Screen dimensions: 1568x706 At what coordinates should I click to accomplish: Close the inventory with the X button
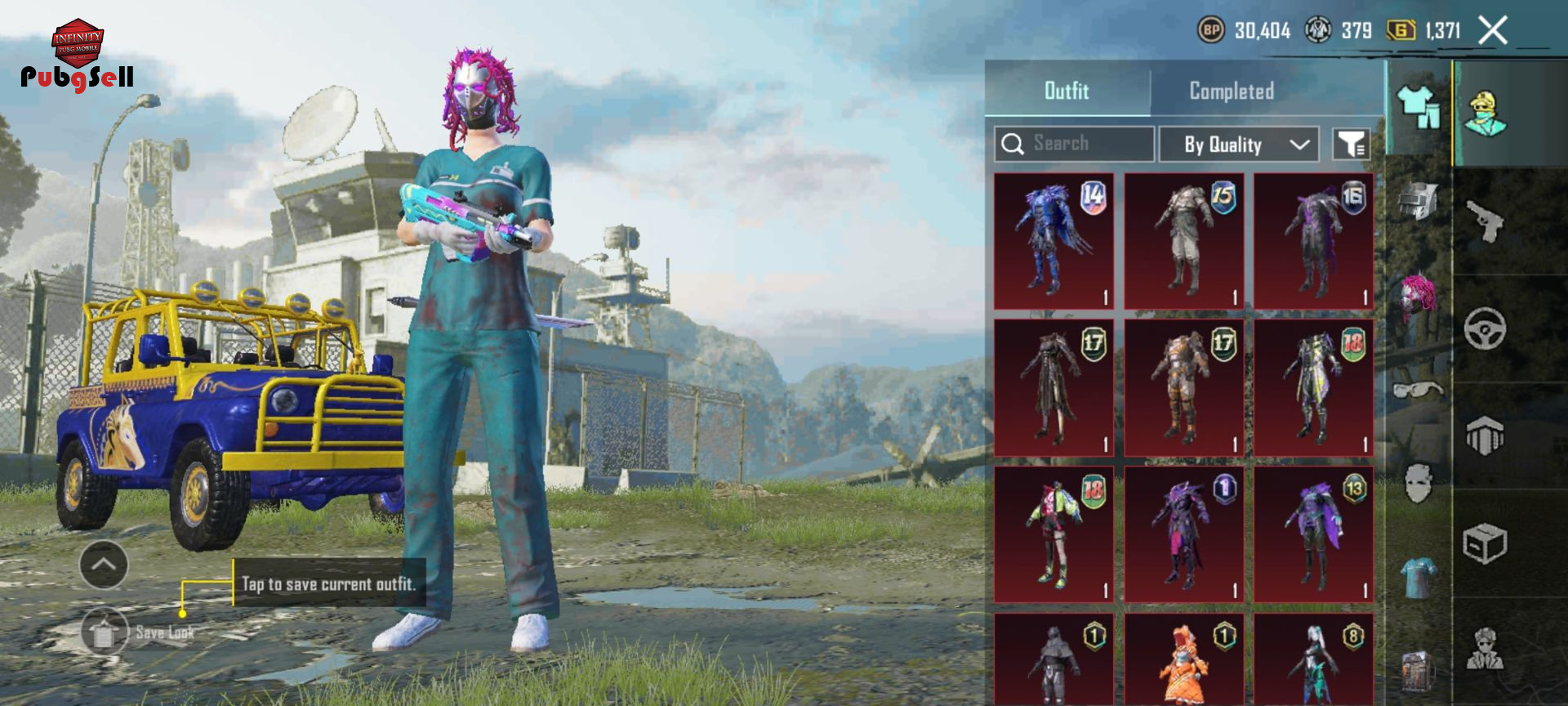point(1493,31)
